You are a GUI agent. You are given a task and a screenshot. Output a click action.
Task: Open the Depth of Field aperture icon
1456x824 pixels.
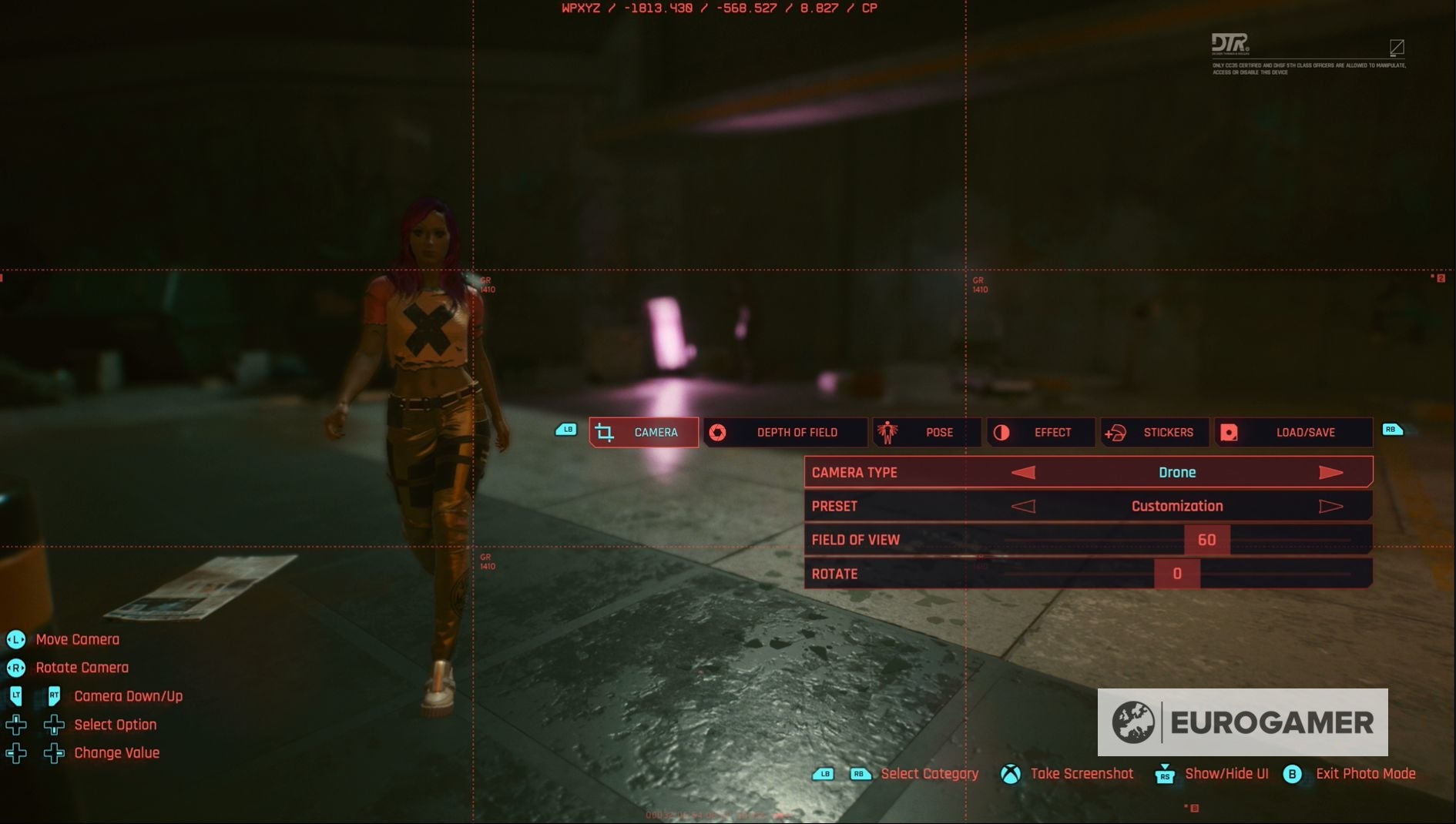coord(719,432)
